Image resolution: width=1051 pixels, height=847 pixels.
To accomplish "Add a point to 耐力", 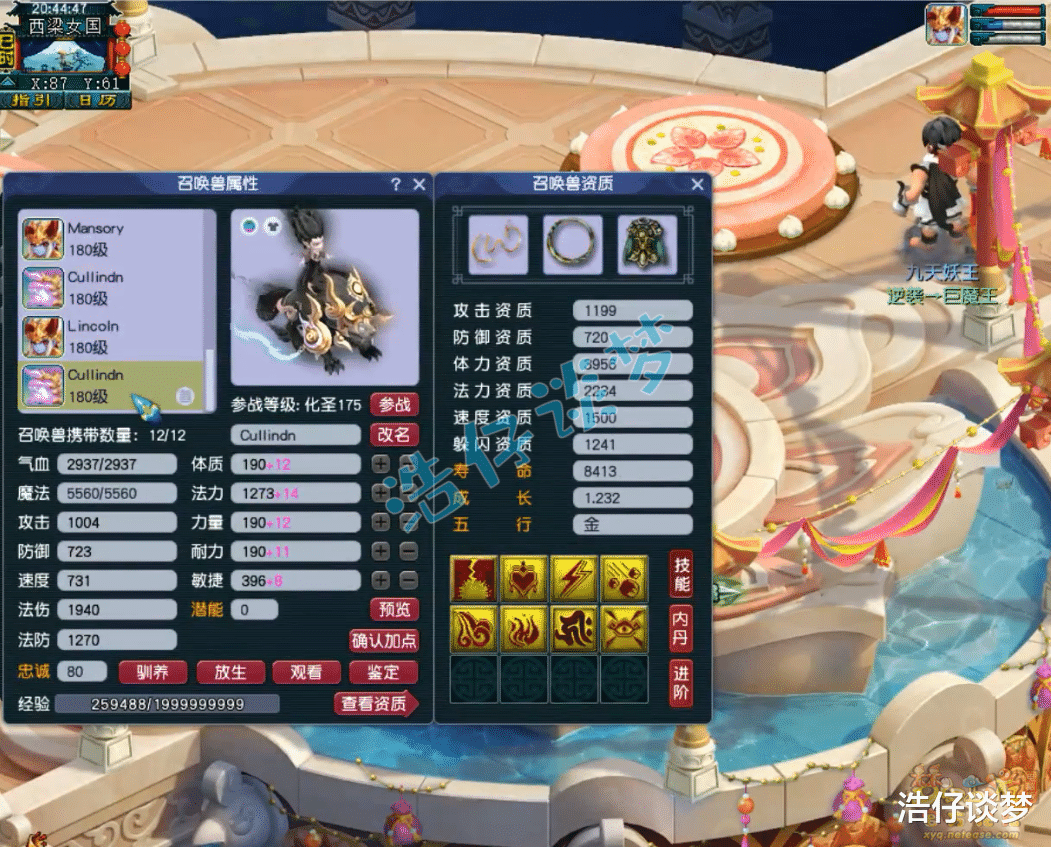I will click(x=381, y=551).
